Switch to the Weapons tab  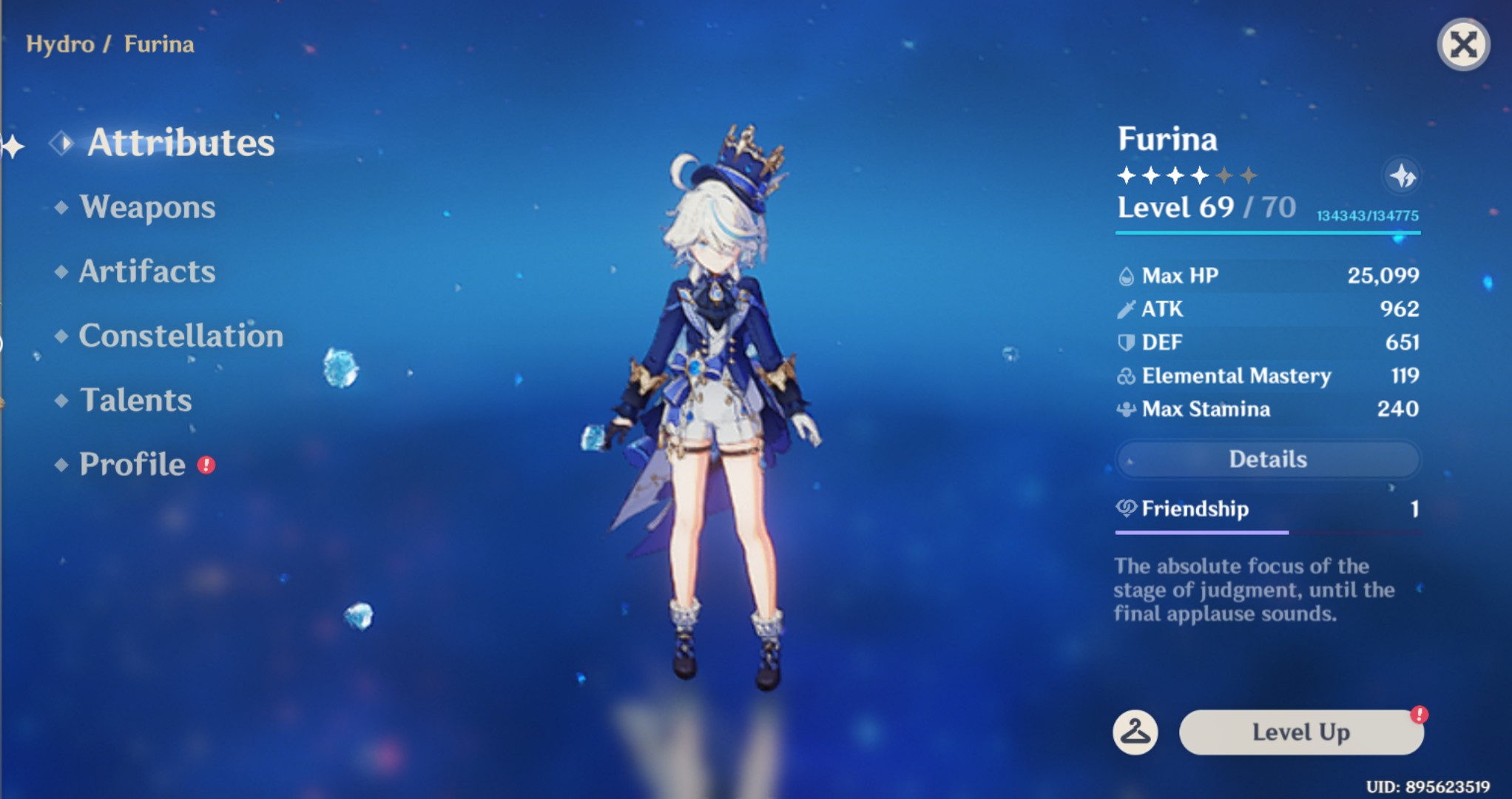pyautogui.click(x=148, y=208)
